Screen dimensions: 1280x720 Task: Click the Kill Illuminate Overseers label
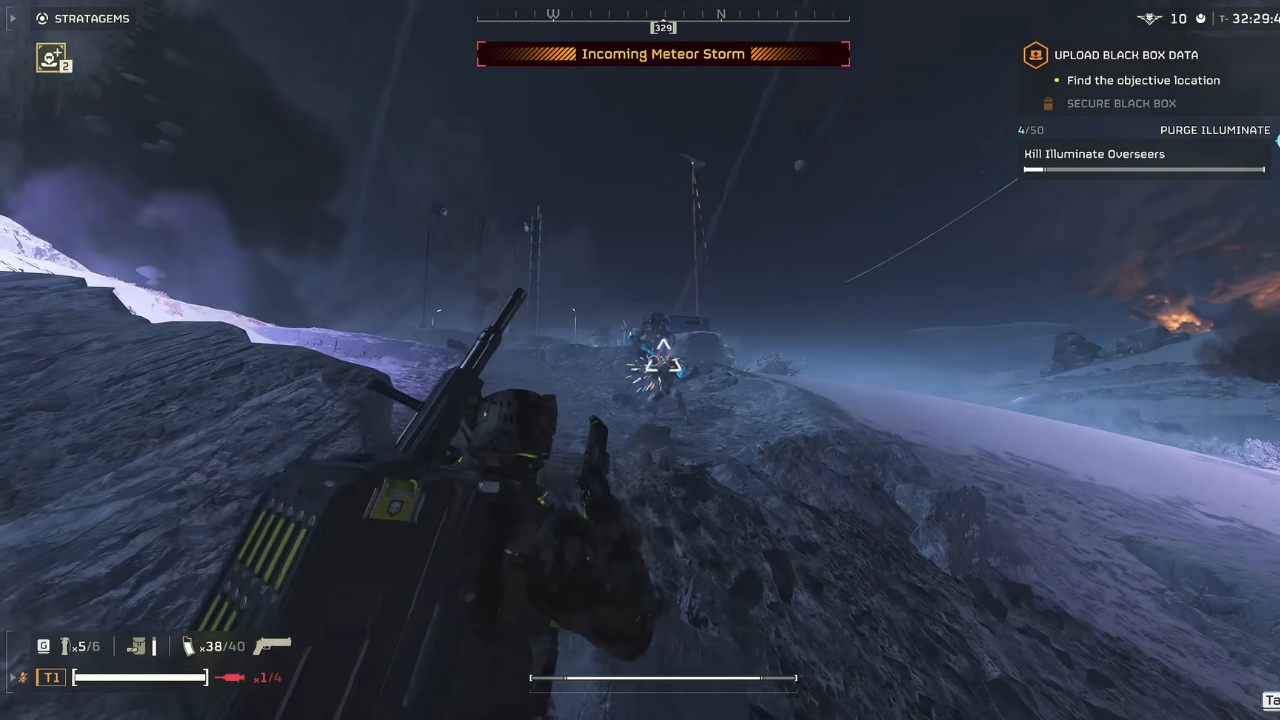(1094, 154)
